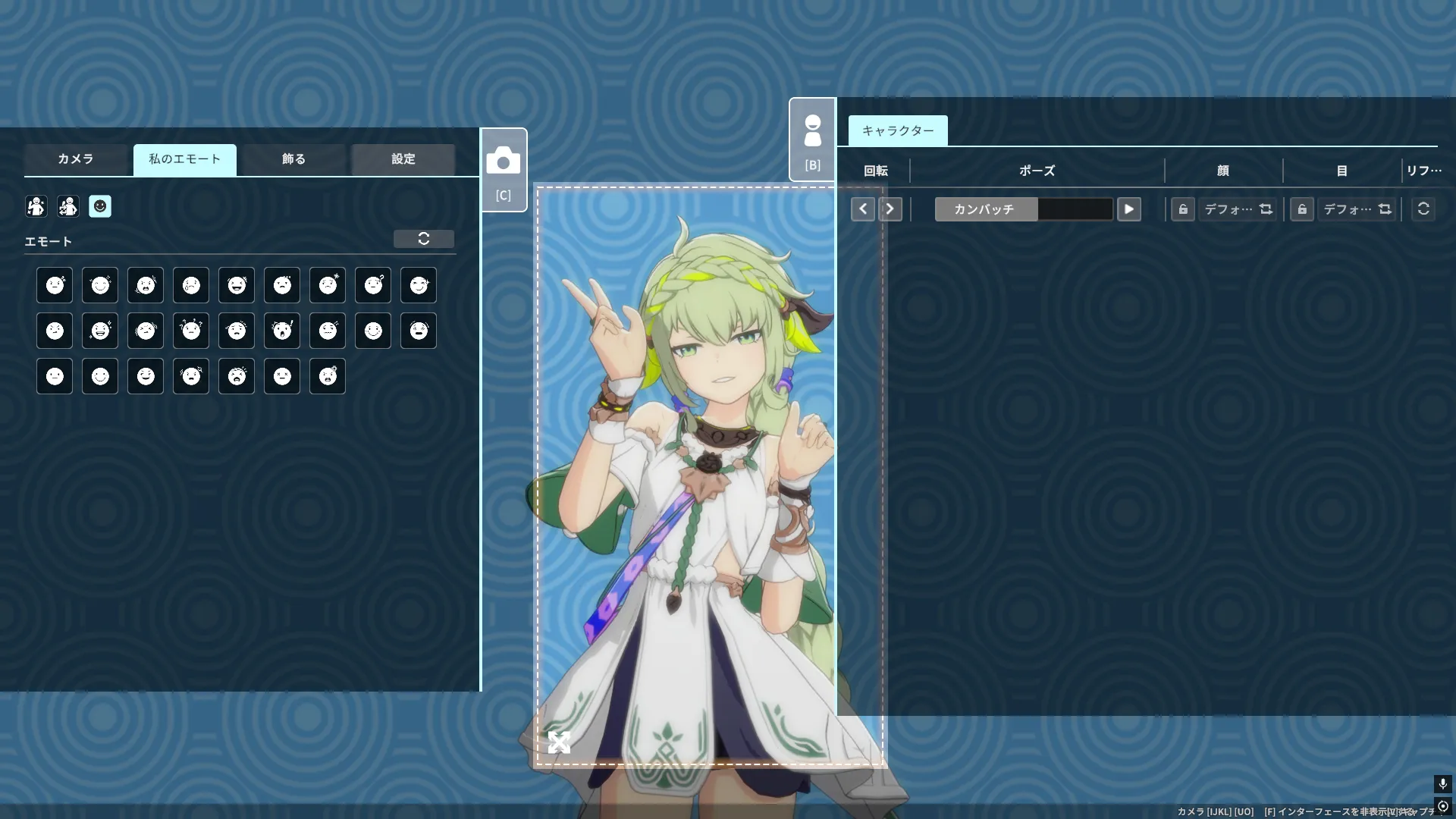The width and height of the screenshot is (1456, 819).
Task: Select the smiley face emote category icon
Action: coord(100,206)
